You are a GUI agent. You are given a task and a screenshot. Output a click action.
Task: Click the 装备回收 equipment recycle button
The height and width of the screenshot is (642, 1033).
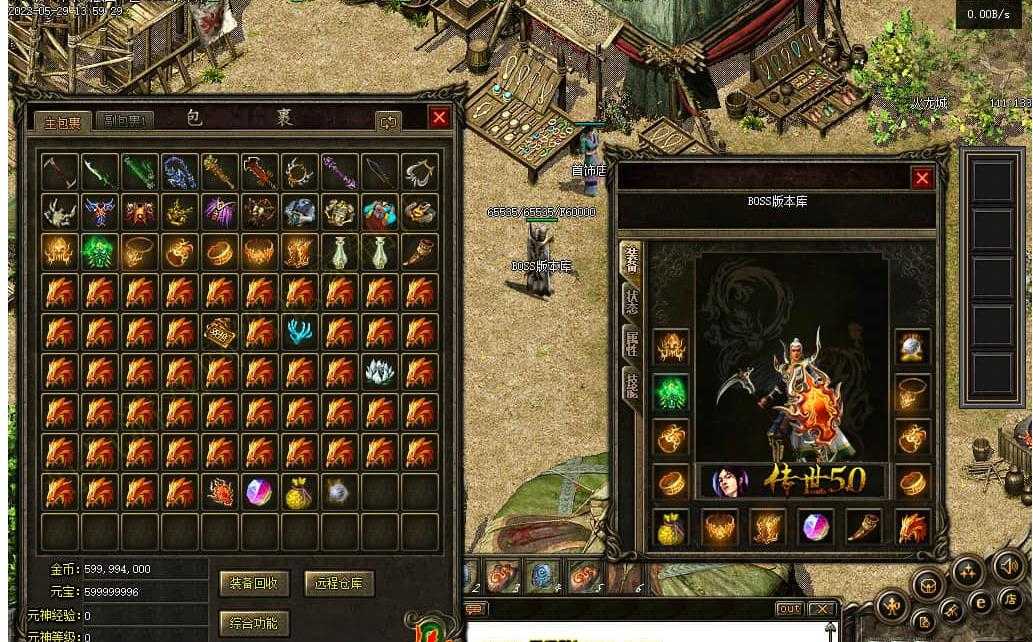click(x=254, y=583)
